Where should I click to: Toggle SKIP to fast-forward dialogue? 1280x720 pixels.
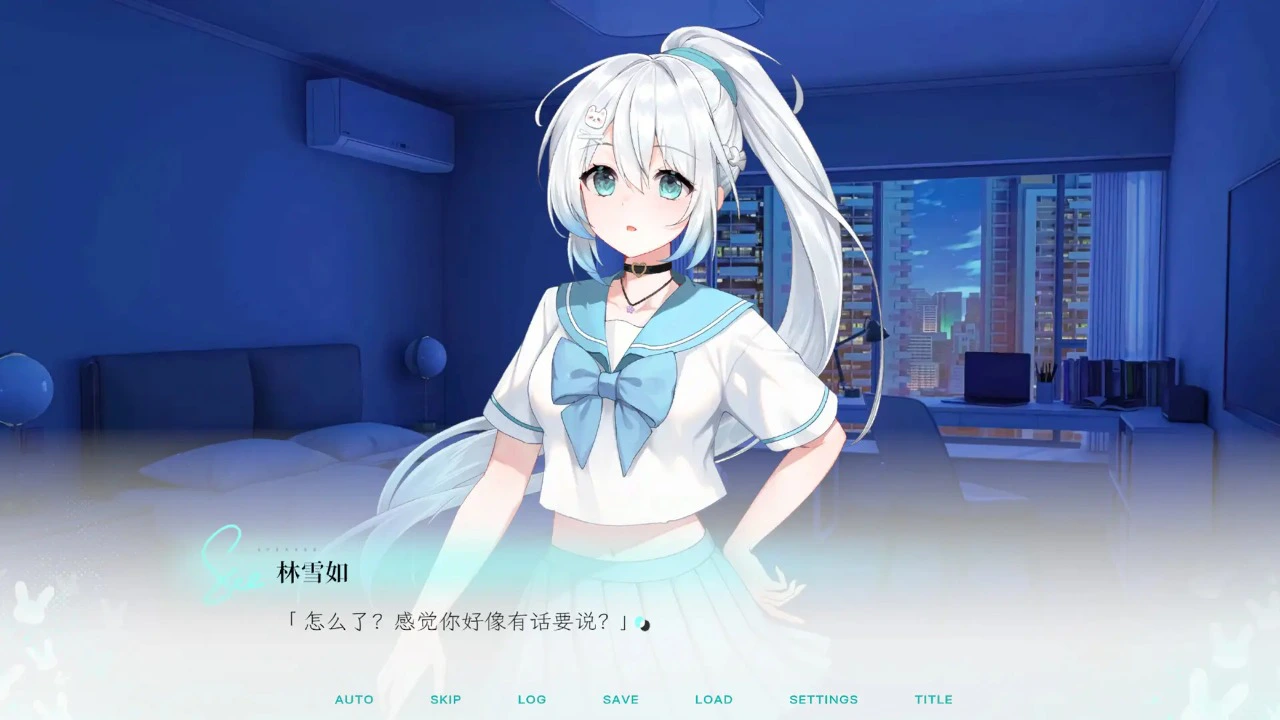[445, 699]
